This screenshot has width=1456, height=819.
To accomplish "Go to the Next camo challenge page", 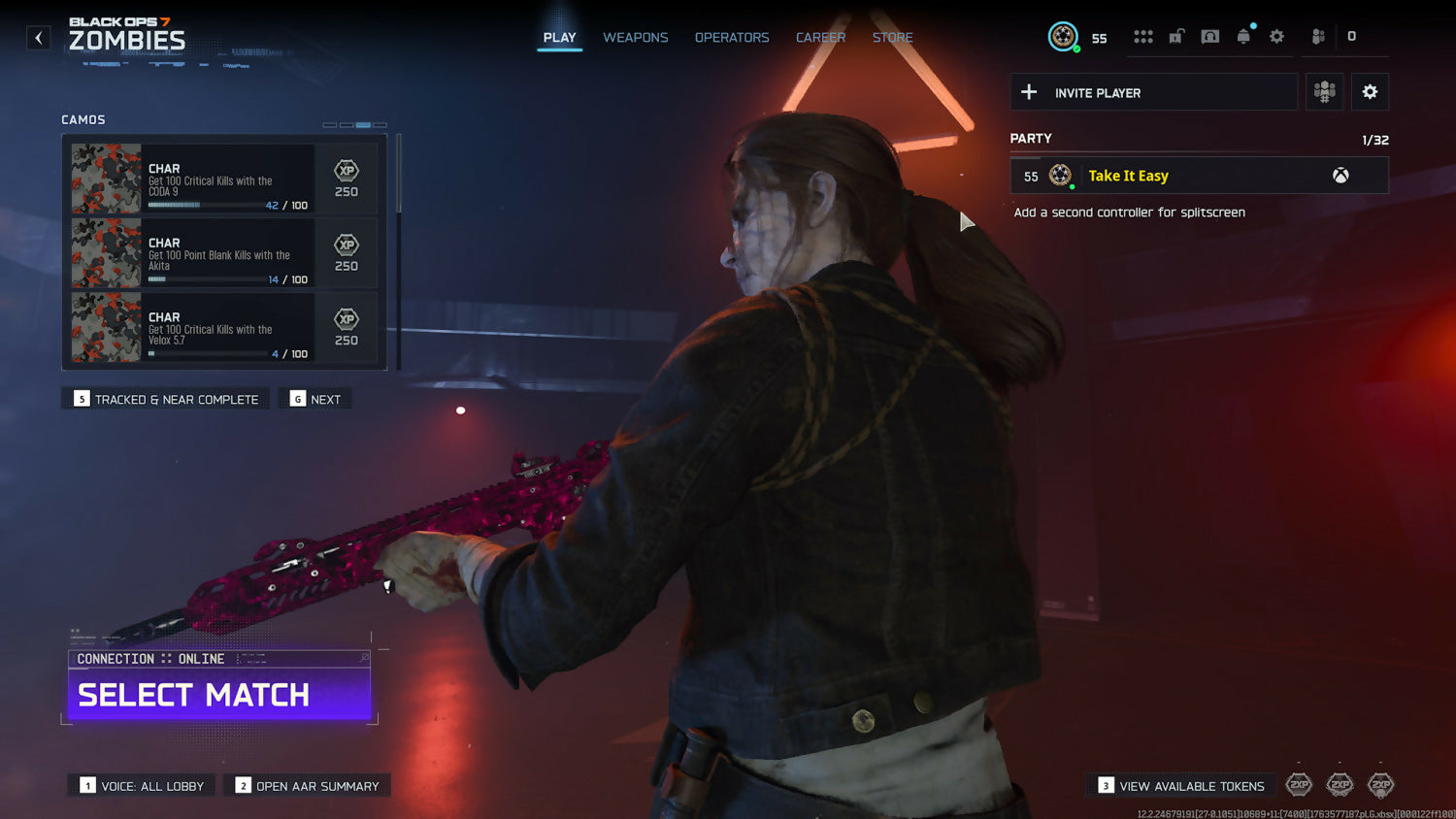I will [x=315, y=399].
